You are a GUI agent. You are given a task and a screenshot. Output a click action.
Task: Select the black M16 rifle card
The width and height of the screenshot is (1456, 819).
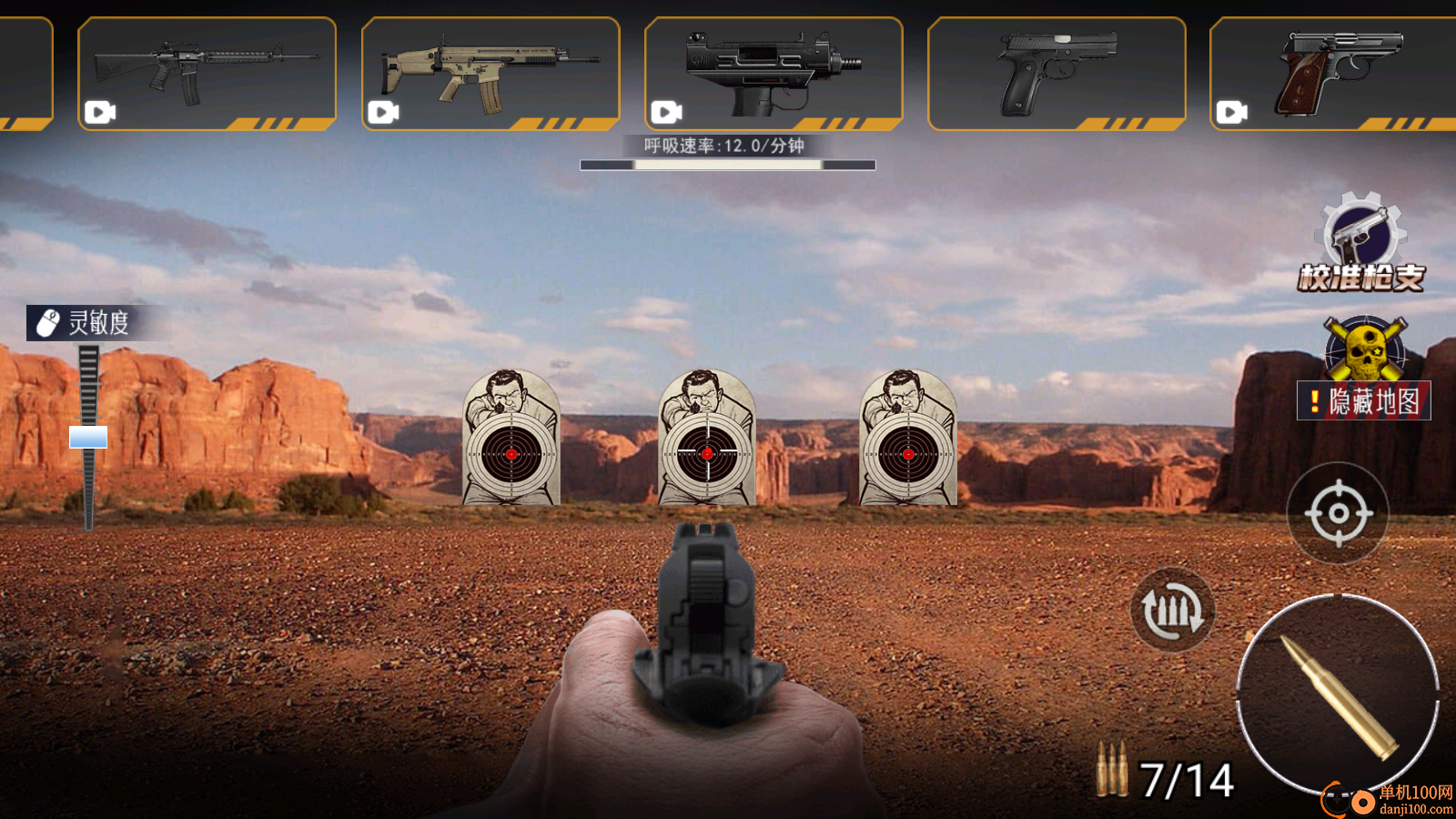coord(207,74)
